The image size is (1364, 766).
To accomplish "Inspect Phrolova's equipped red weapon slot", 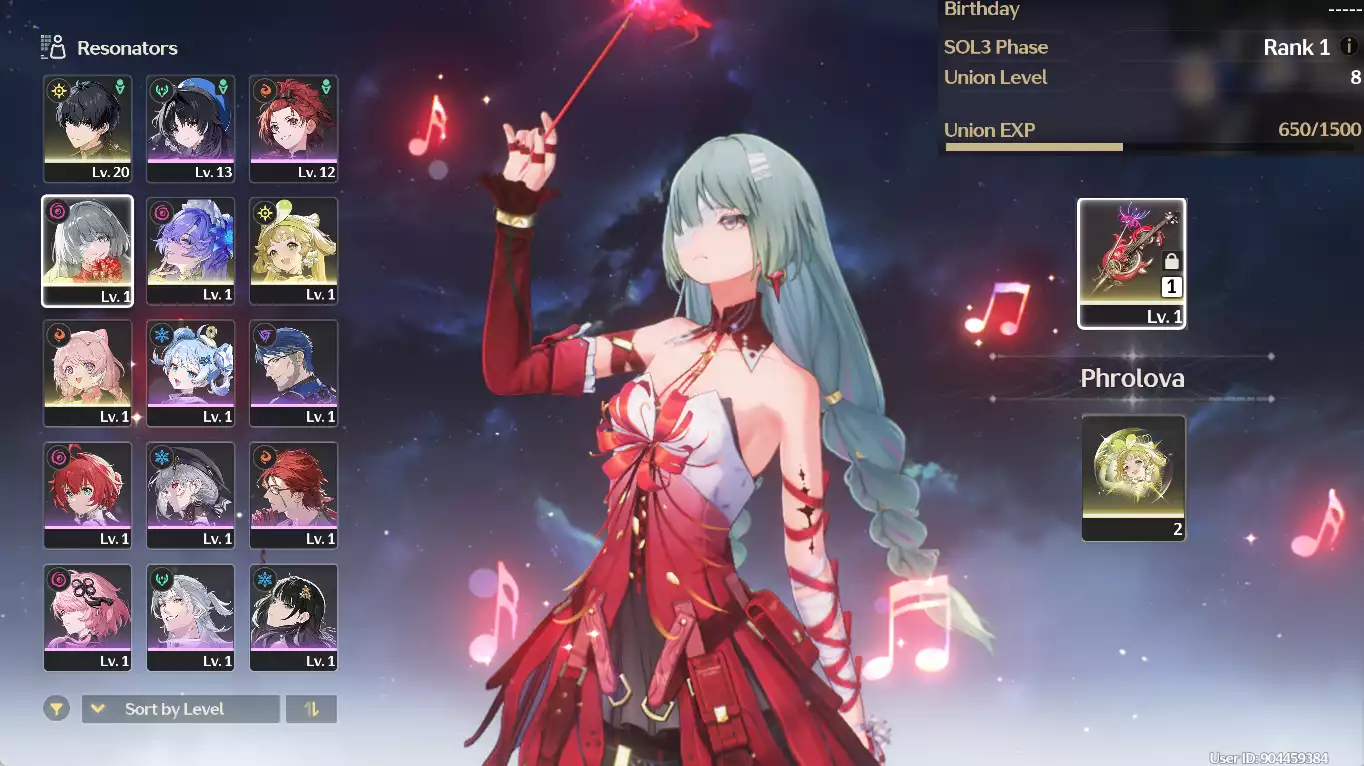I will click(x=1132, y=263).
